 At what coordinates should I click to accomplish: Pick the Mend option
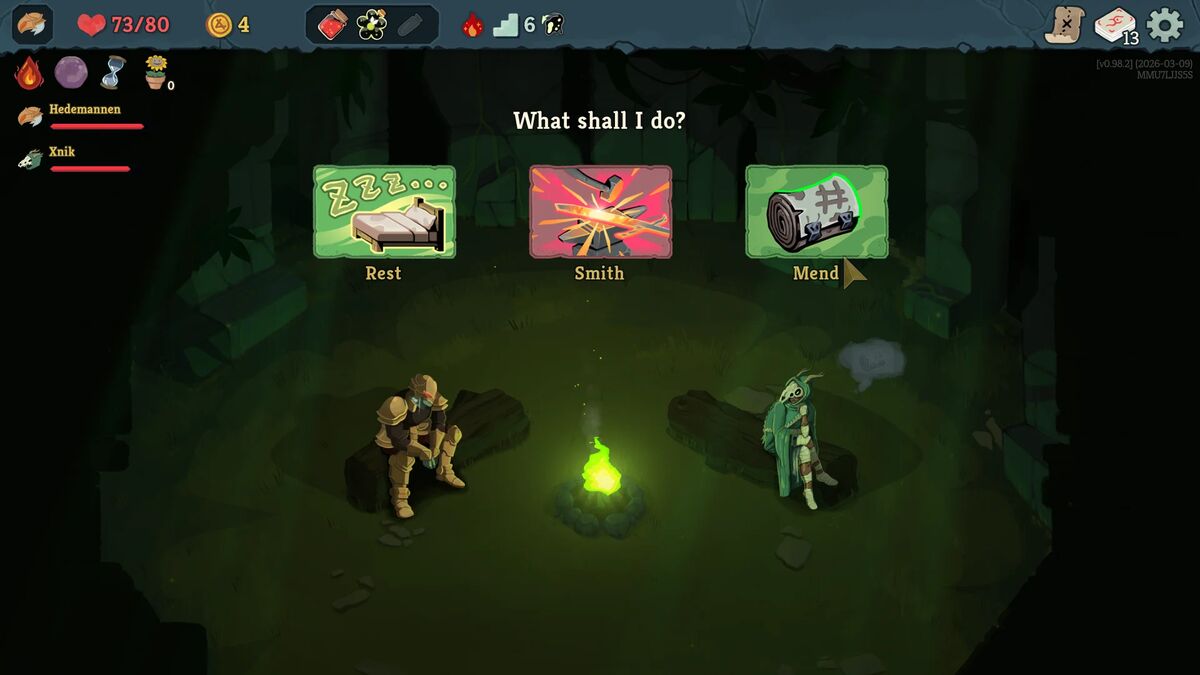click(x=816, y=212)
